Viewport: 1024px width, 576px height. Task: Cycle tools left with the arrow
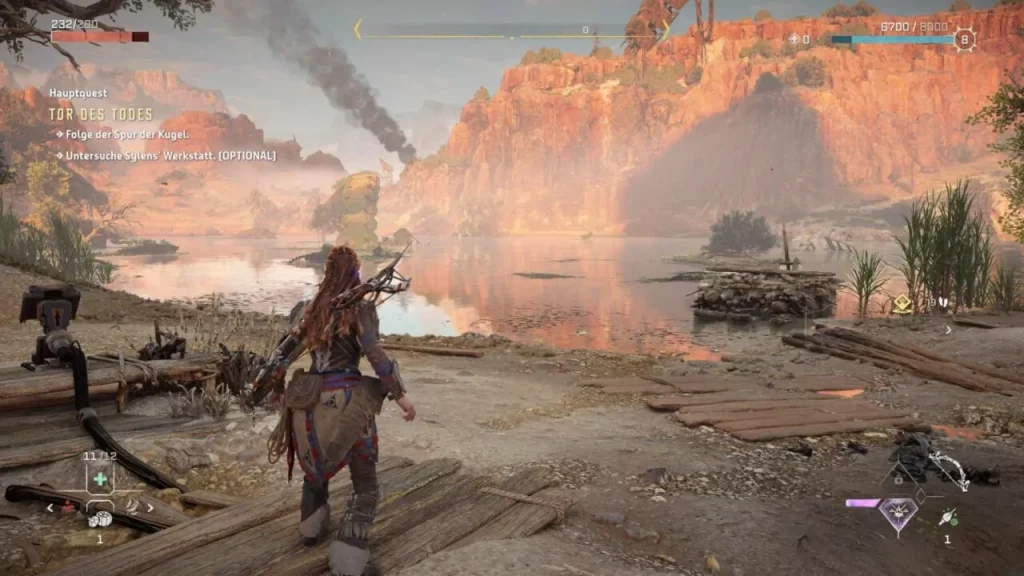51,508
